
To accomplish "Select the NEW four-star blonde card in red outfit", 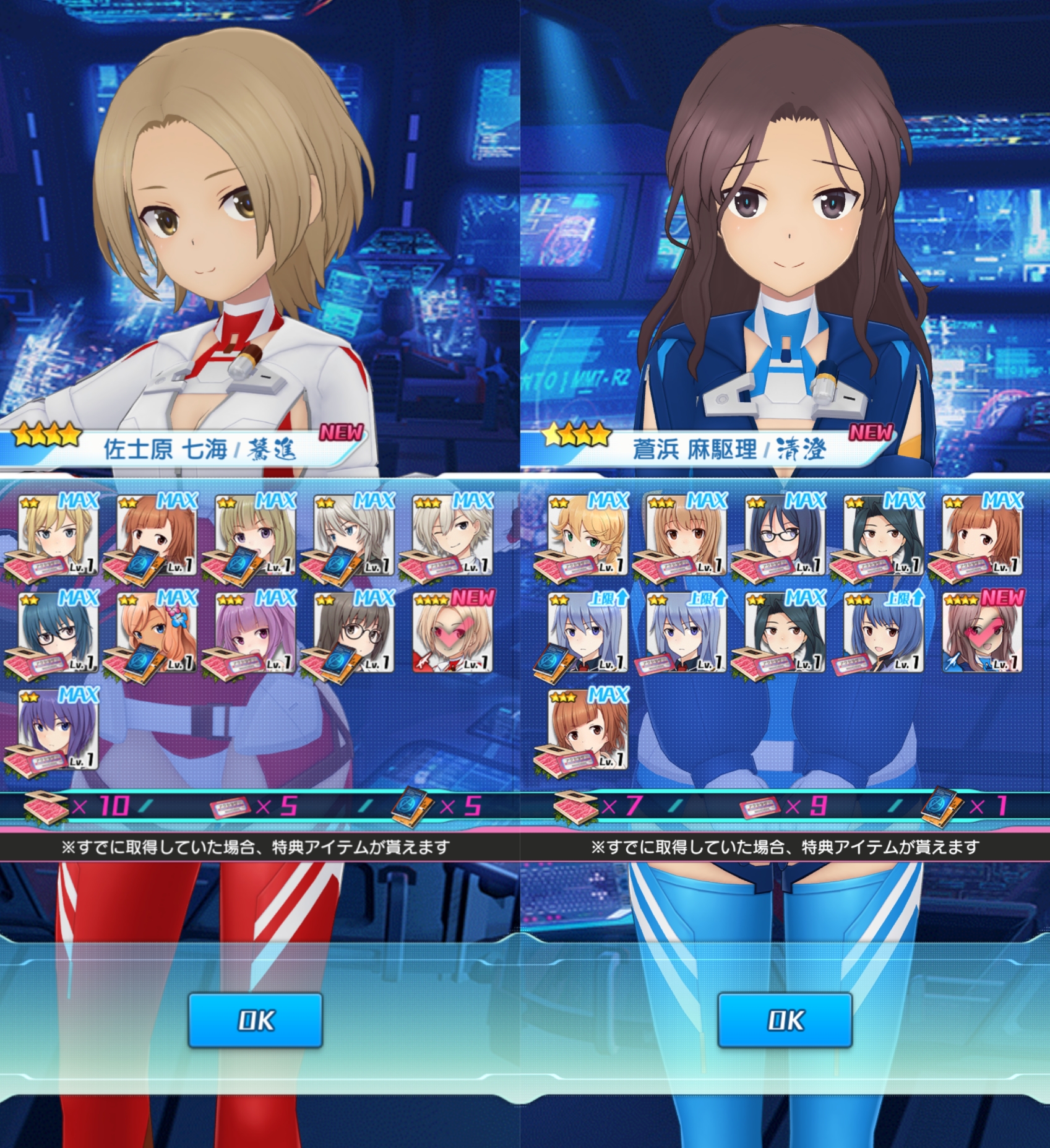I will click(453, 632).
